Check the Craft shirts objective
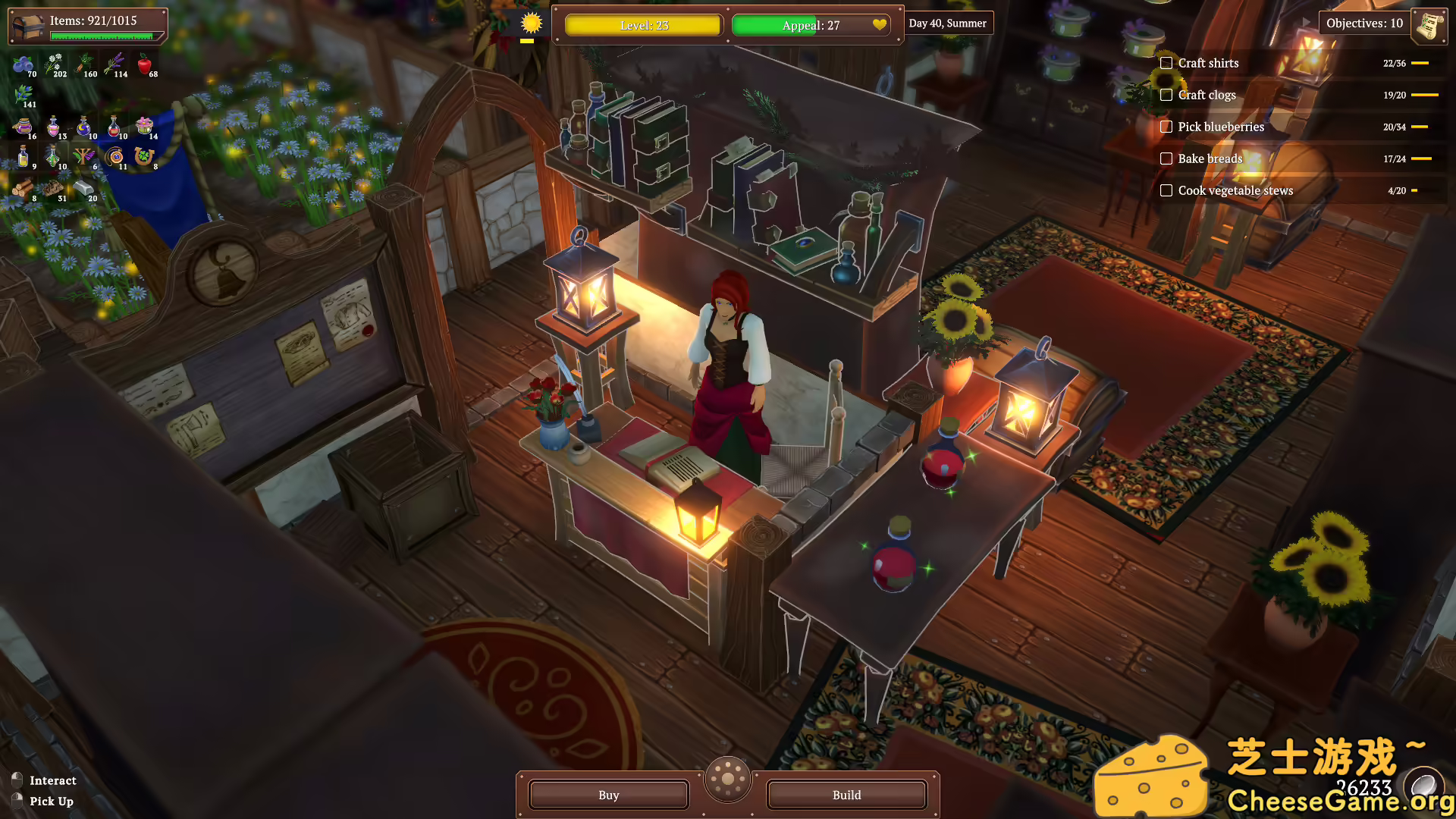 pos(1166,63)
